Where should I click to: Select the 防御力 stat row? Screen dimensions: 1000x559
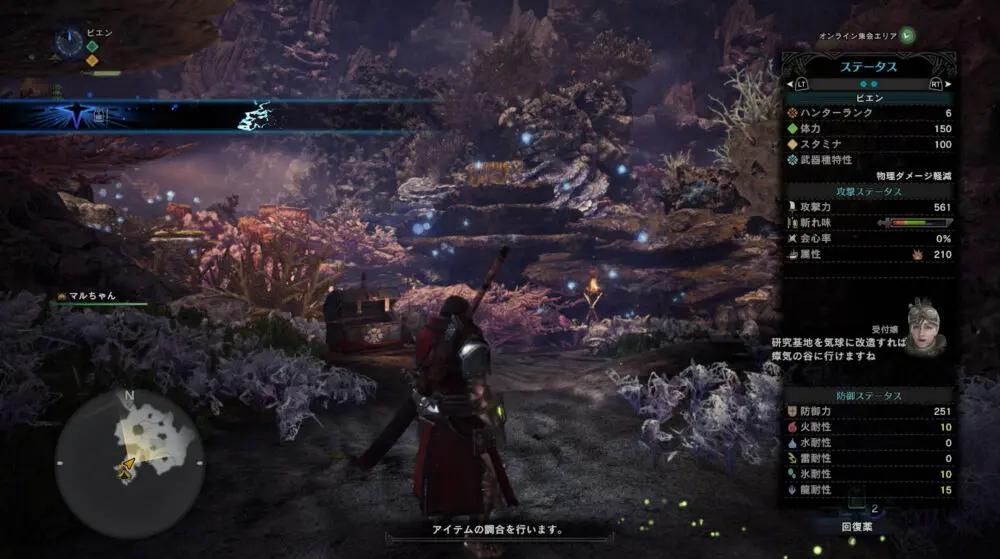click(x=868, y=412)
